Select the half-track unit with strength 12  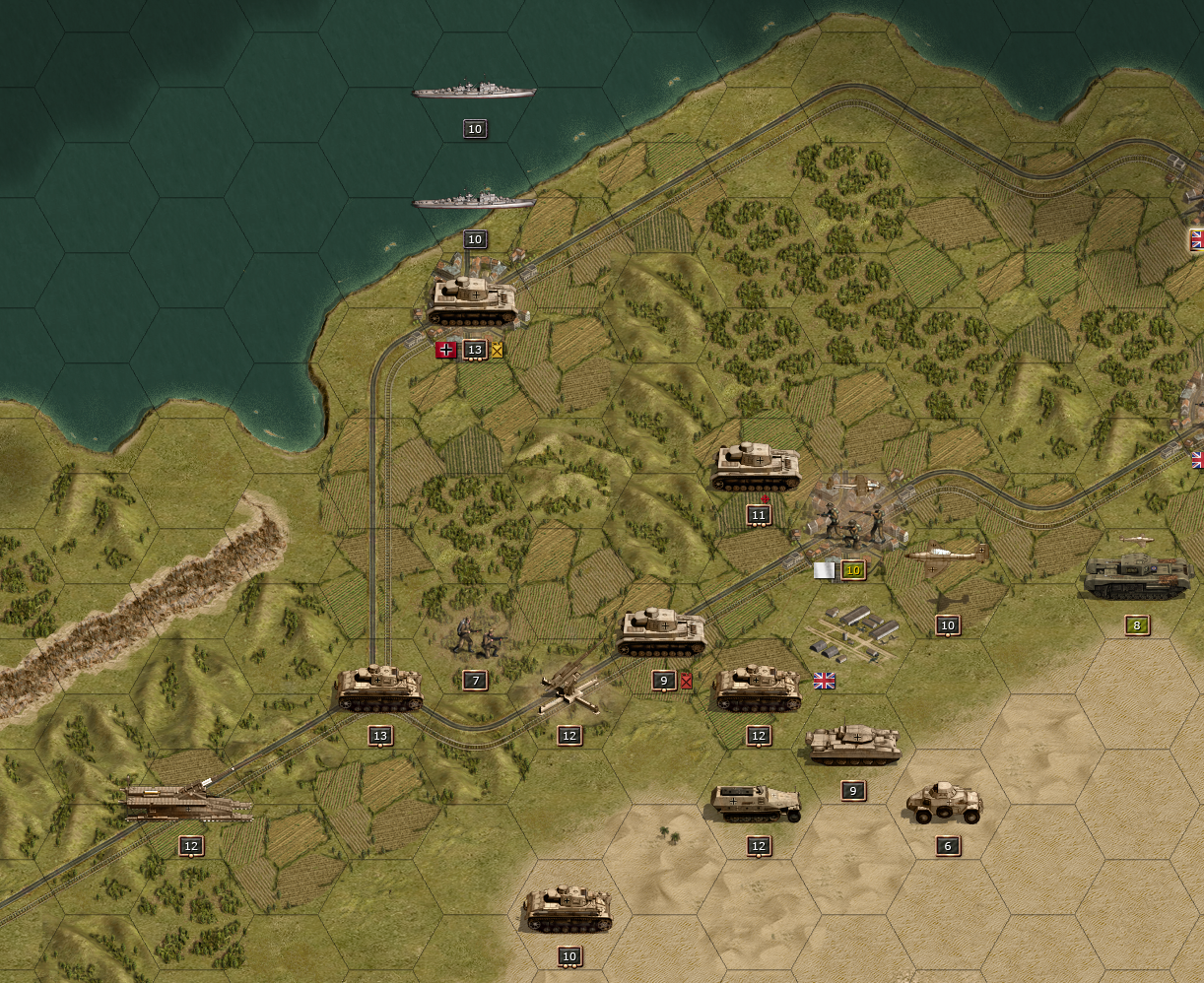[757, 803]
